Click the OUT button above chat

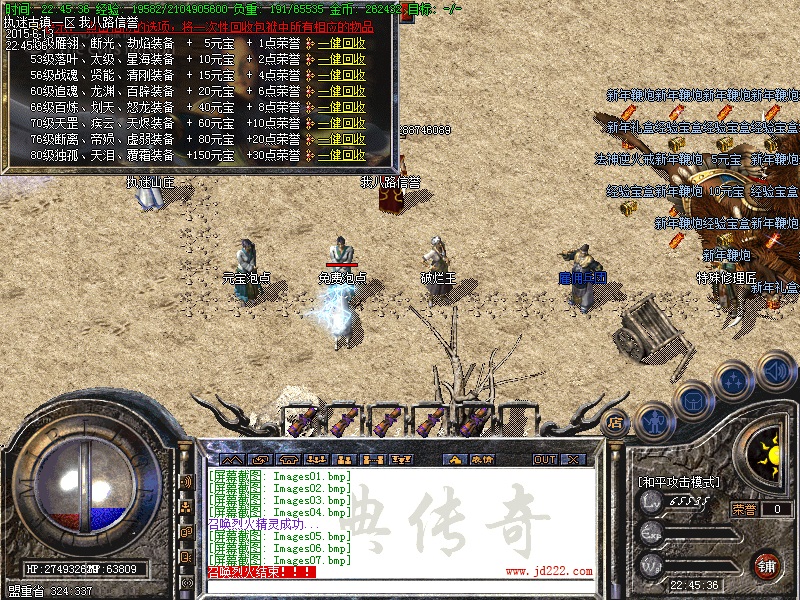point(544,460)
